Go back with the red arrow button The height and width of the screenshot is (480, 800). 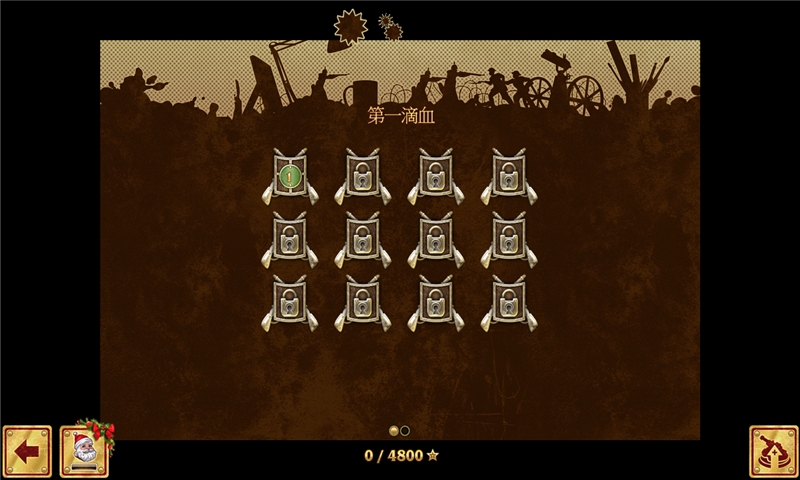click(27, 451)
